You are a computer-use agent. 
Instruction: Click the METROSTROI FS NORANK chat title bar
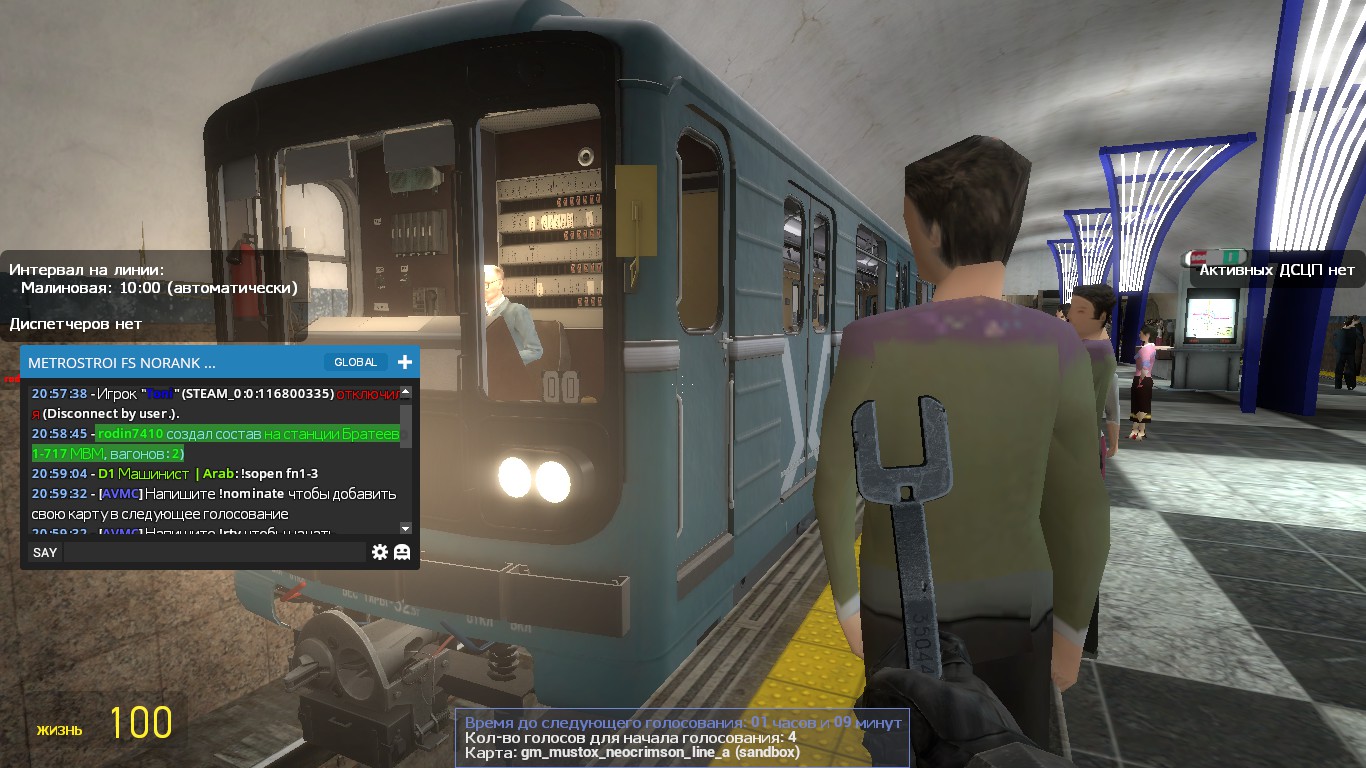pyautogui.click(x=150, y=362)
